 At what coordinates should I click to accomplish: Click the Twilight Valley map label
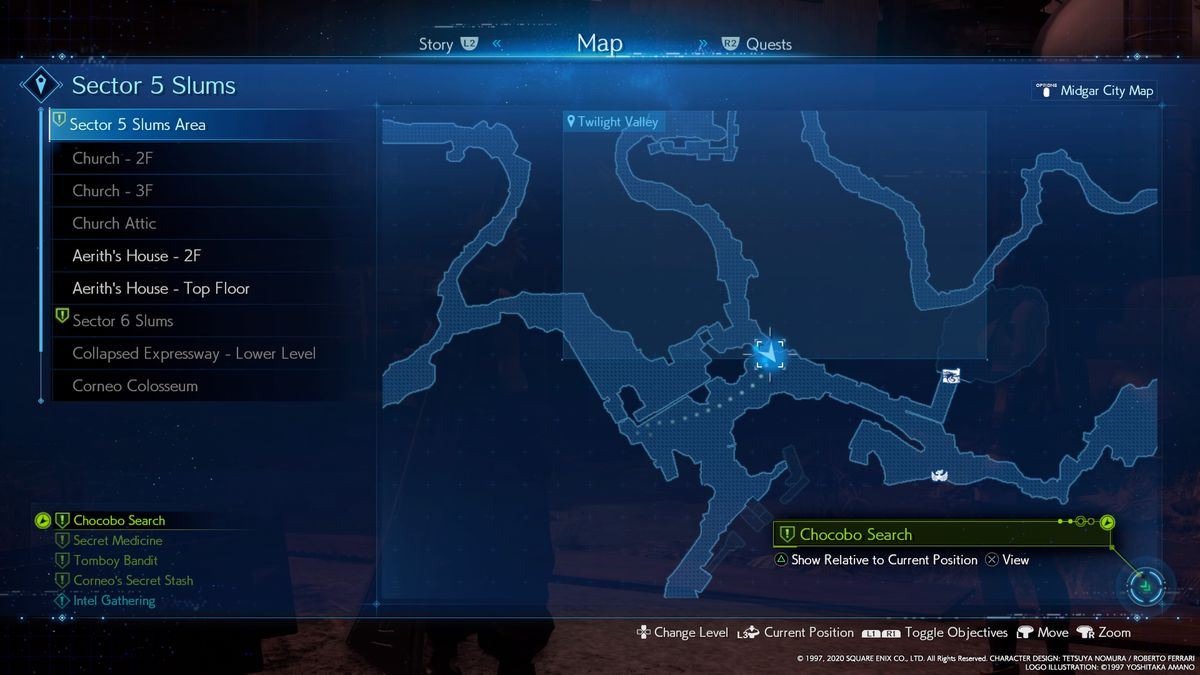coord(616,122)
